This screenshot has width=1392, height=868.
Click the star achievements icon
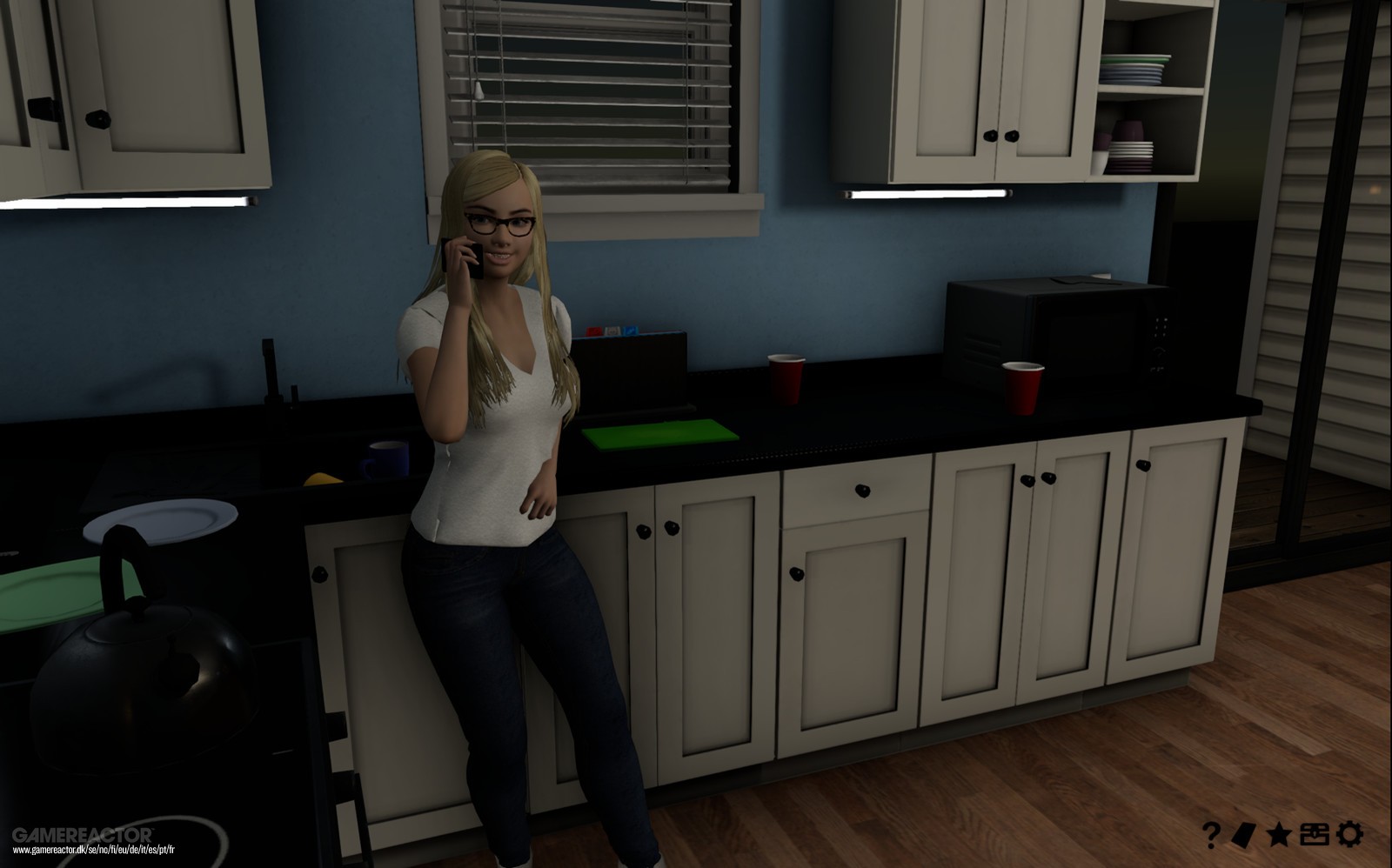tap(1277, 833)
